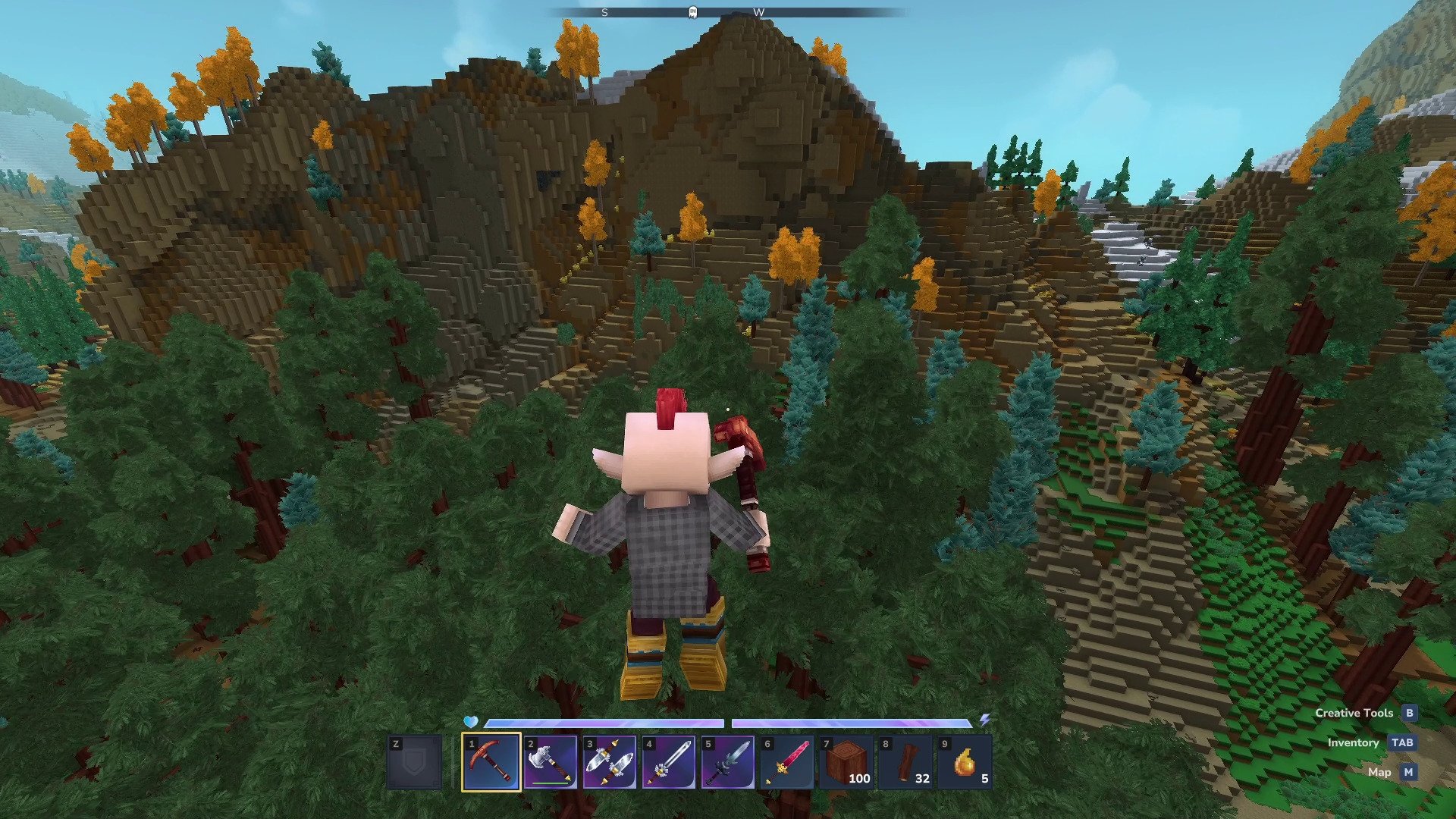Select the golden flame item stack
This screenshot has width=1456, height=819.
coord(964,762)
